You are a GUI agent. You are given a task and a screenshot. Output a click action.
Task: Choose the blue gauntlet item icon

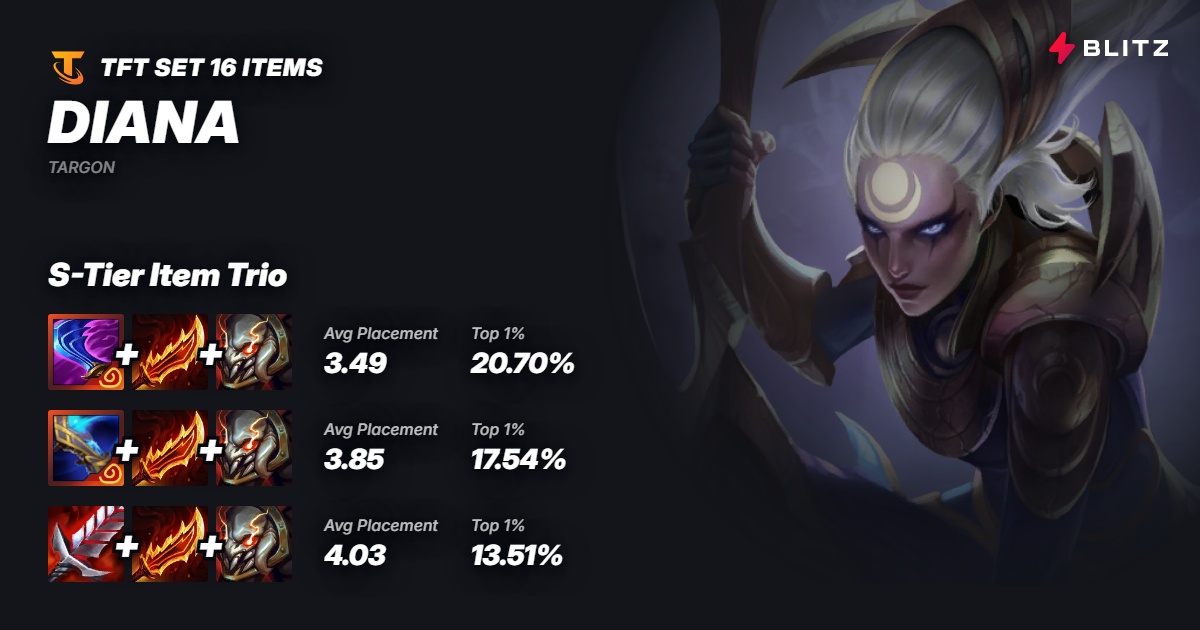(x=85, y=447)
